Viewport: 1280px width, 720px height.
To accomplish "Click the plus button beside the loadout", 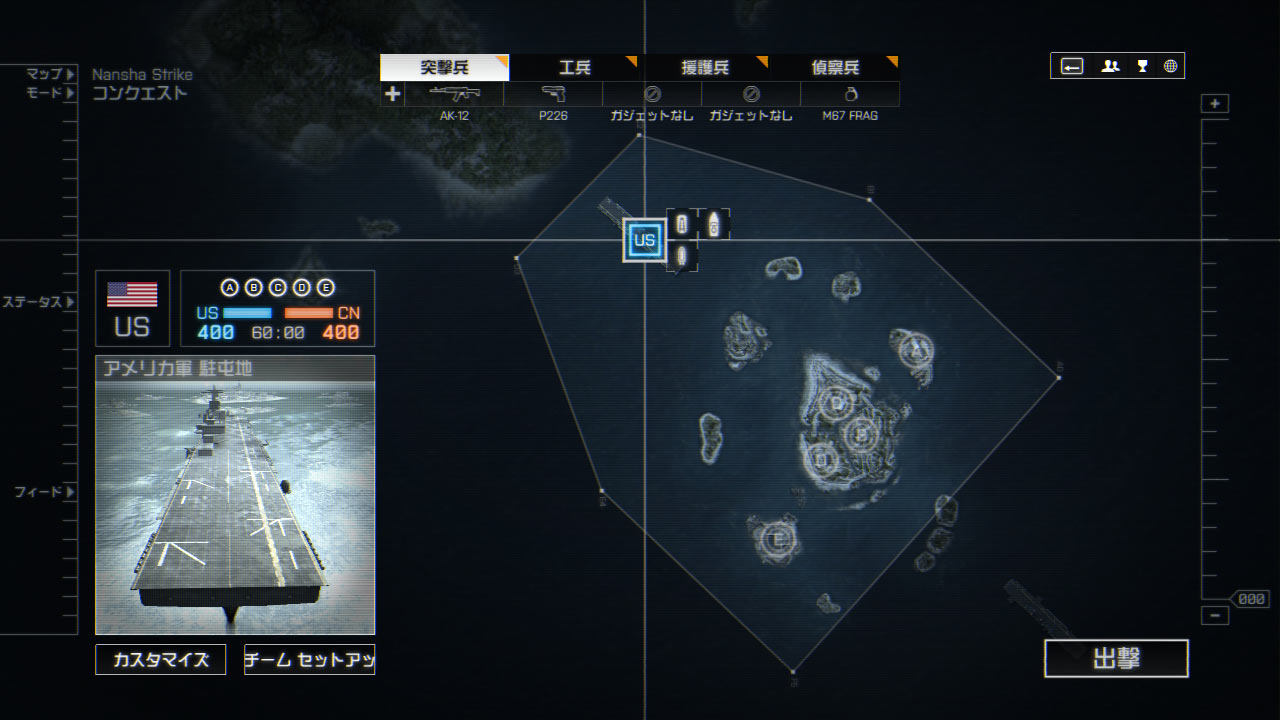I will tap(392, 94).
